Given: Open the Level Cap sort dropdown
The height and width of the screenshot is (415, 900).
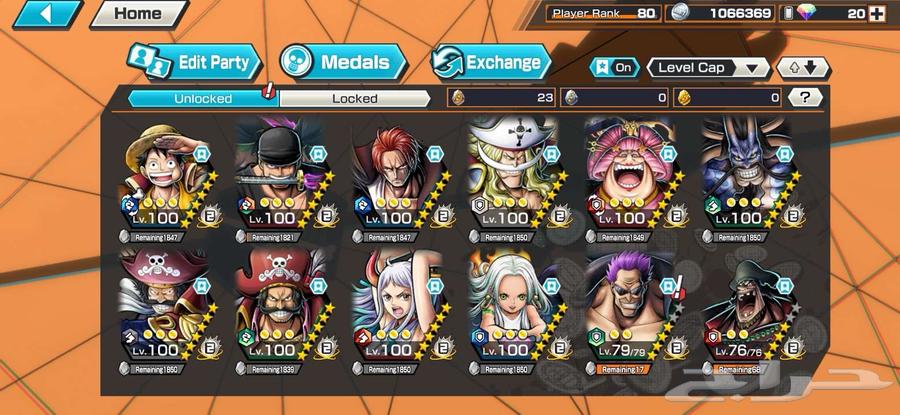Looking at the screenshot, I should click(708, 67).
